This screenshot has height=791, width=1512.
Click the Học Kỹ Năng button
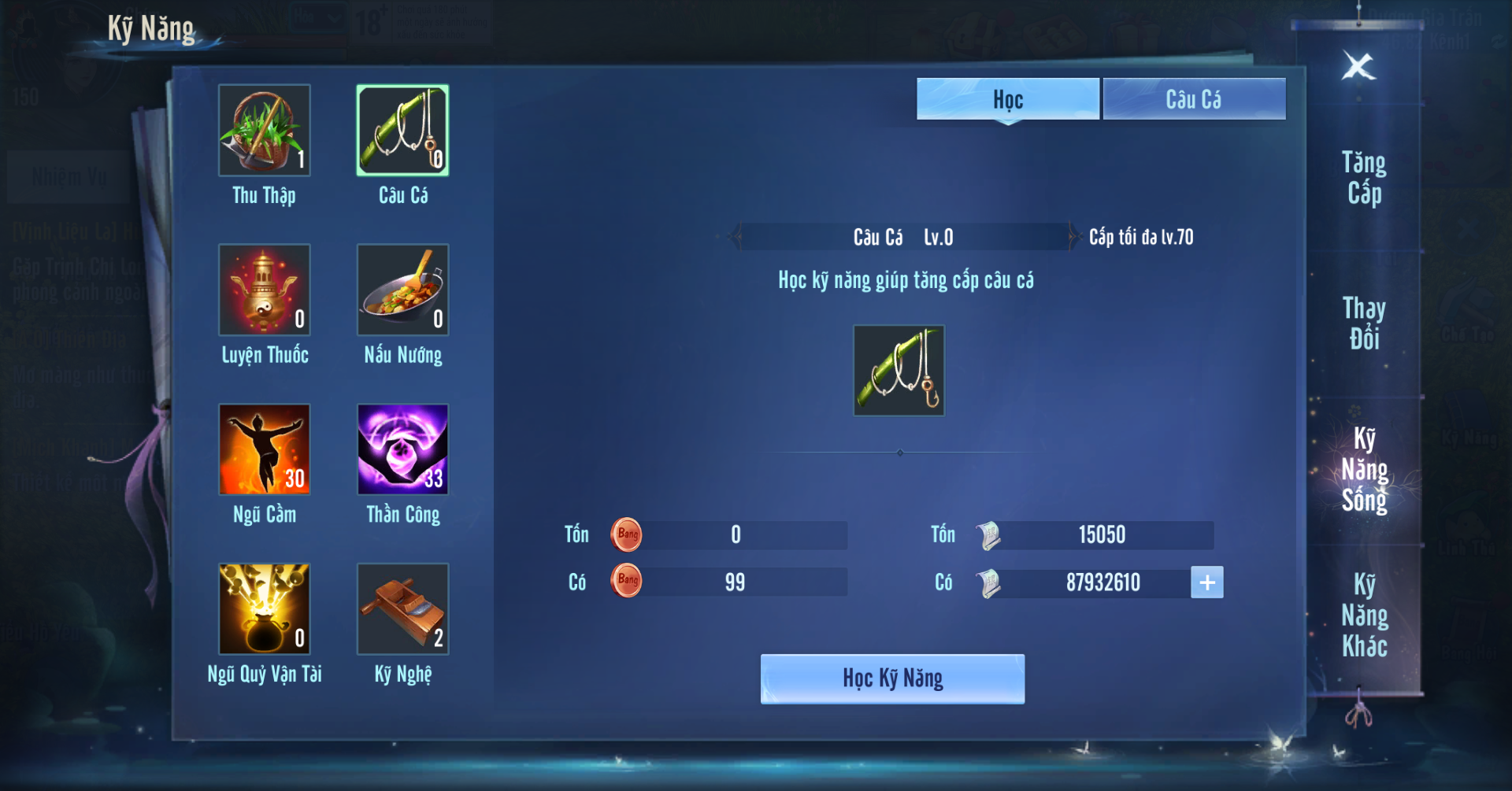tap(892, 678)
